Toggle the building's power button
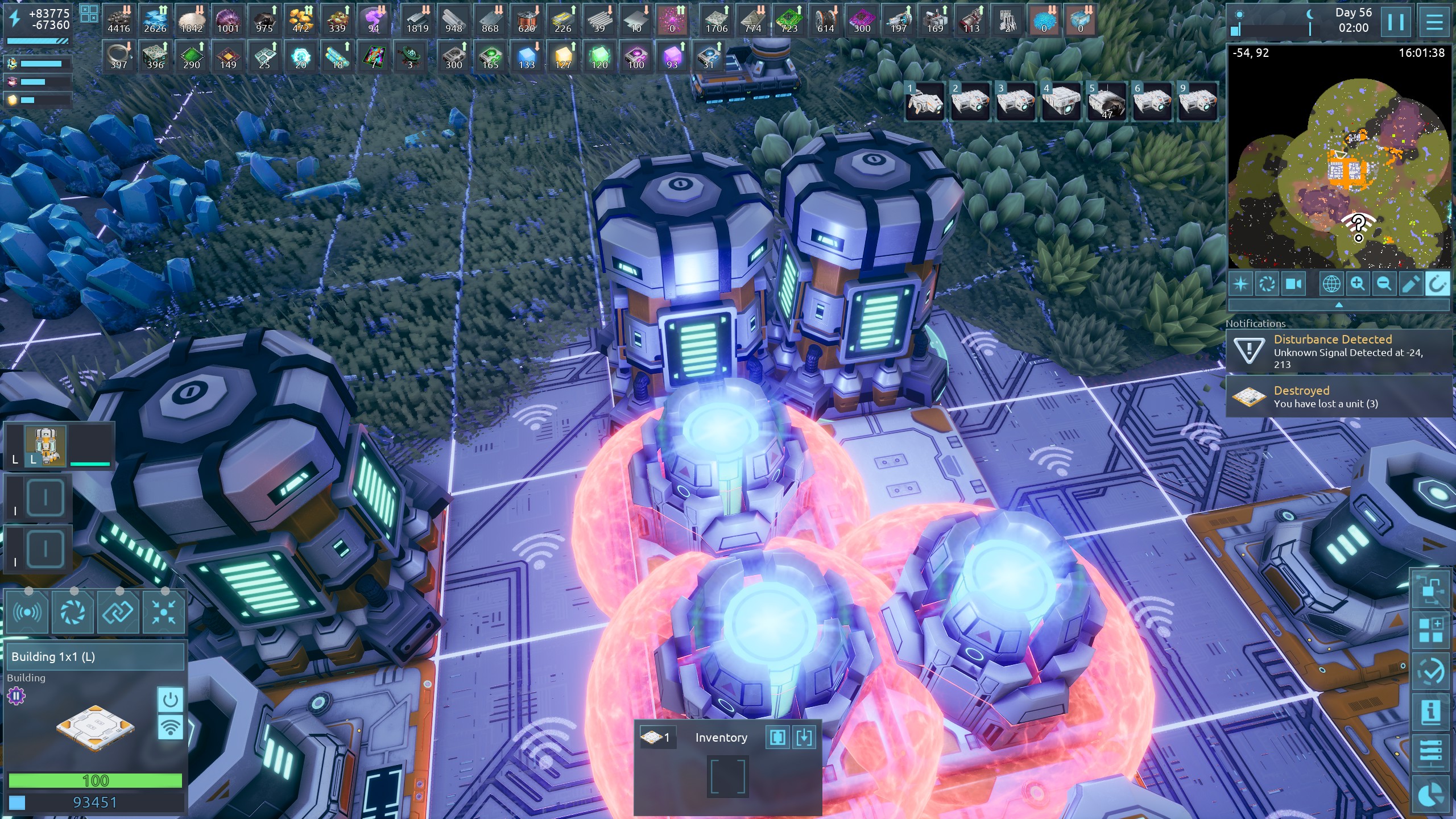 tap(170, 700)
